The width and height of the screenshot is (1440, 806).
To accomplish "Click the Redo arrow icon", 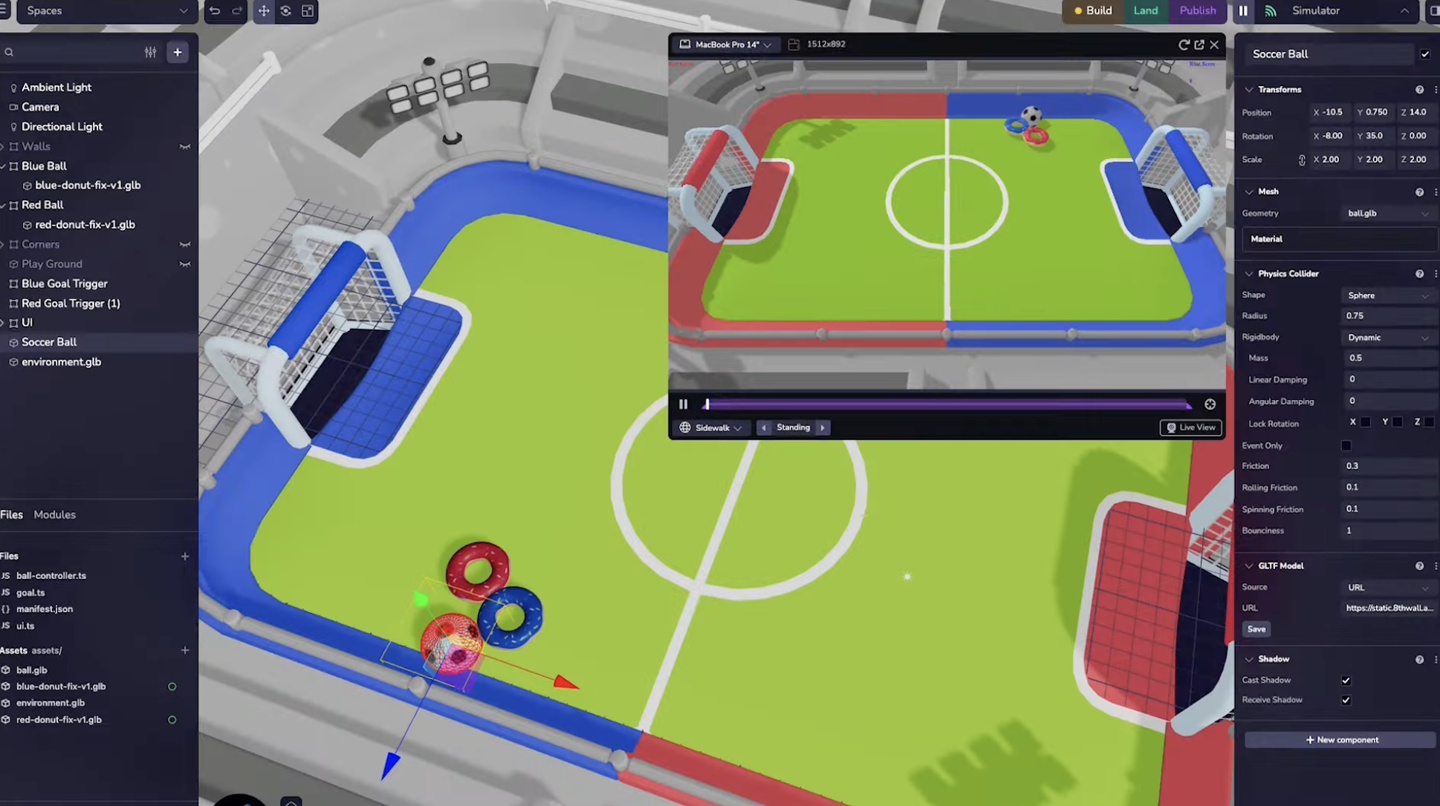I will [x=238, y=10].
